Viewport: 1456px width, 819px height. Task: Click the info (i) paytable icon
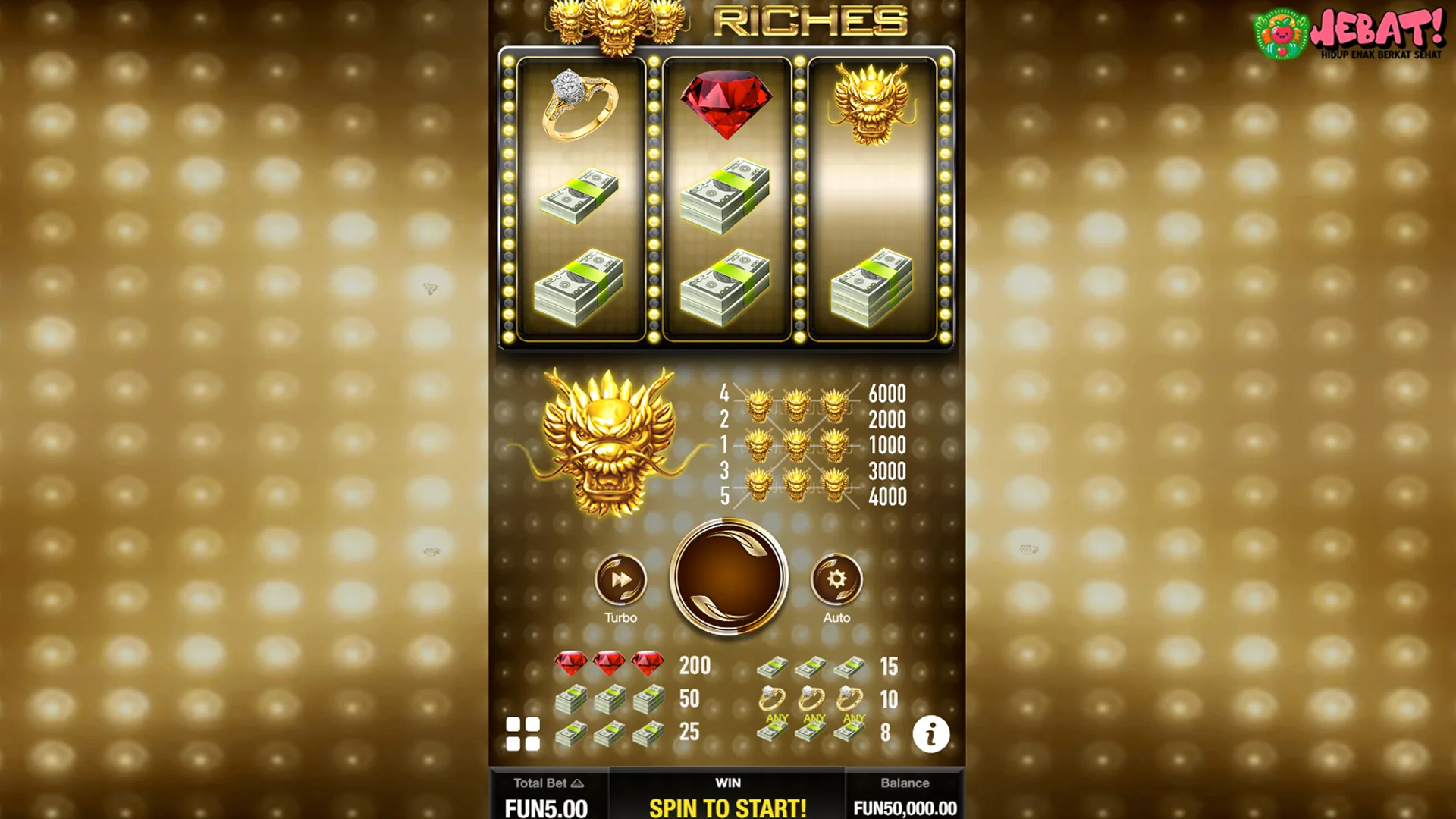pyautogui.click(x=931, y=733)
